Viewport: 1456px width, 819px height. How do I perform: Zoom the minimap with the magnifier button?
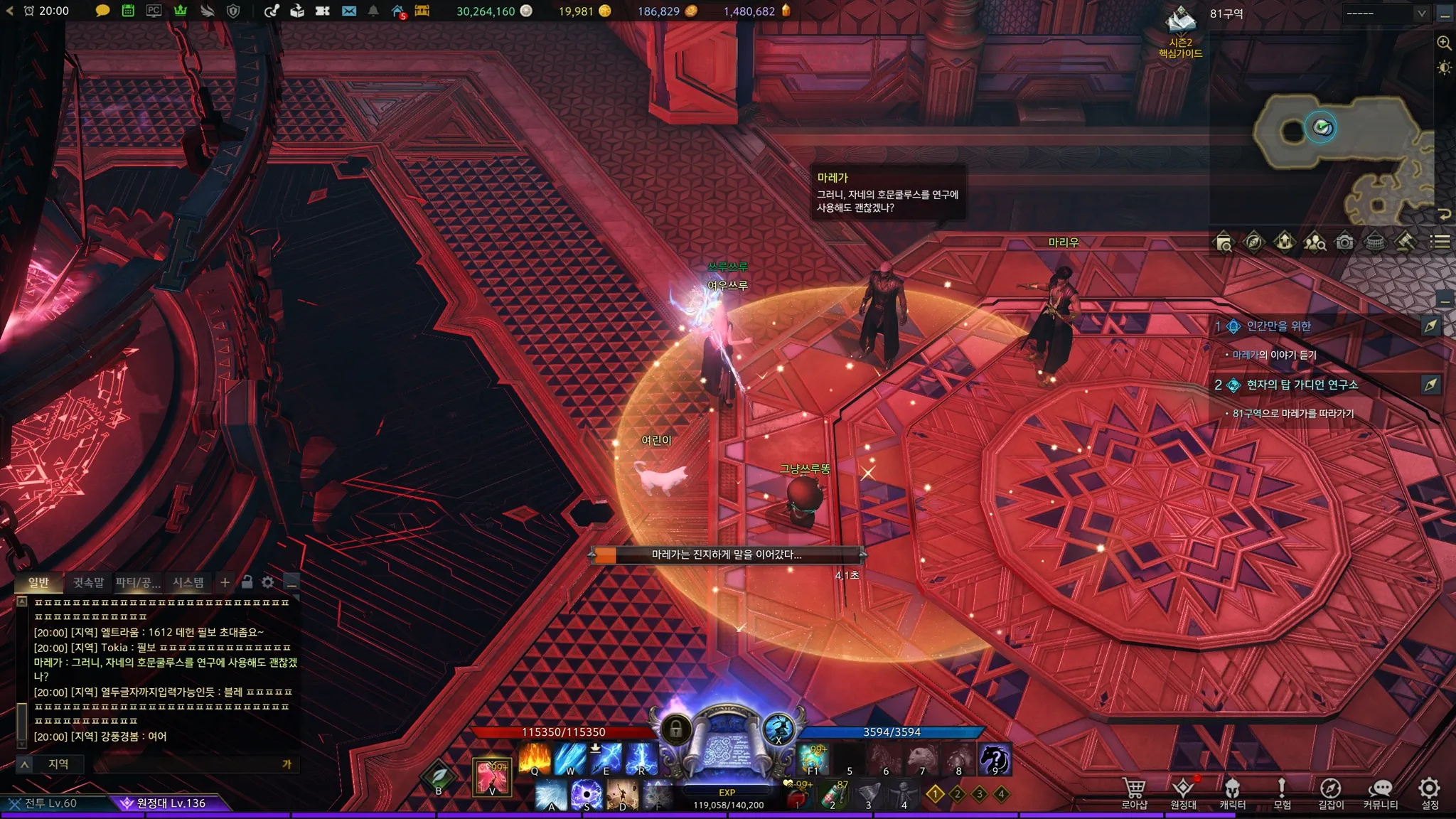[1444, 43]
